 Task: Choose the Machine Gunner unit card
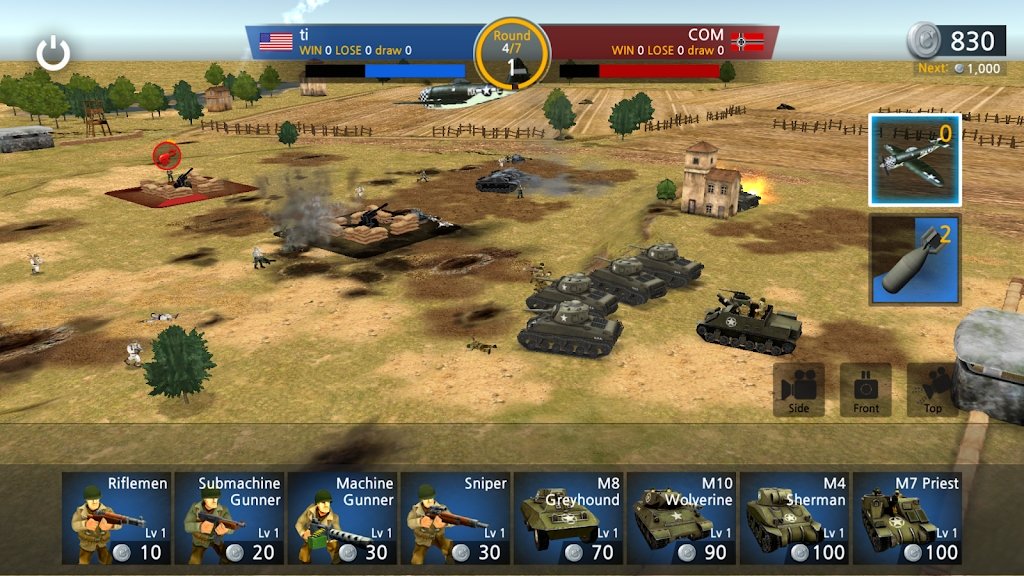coord(342,519)
